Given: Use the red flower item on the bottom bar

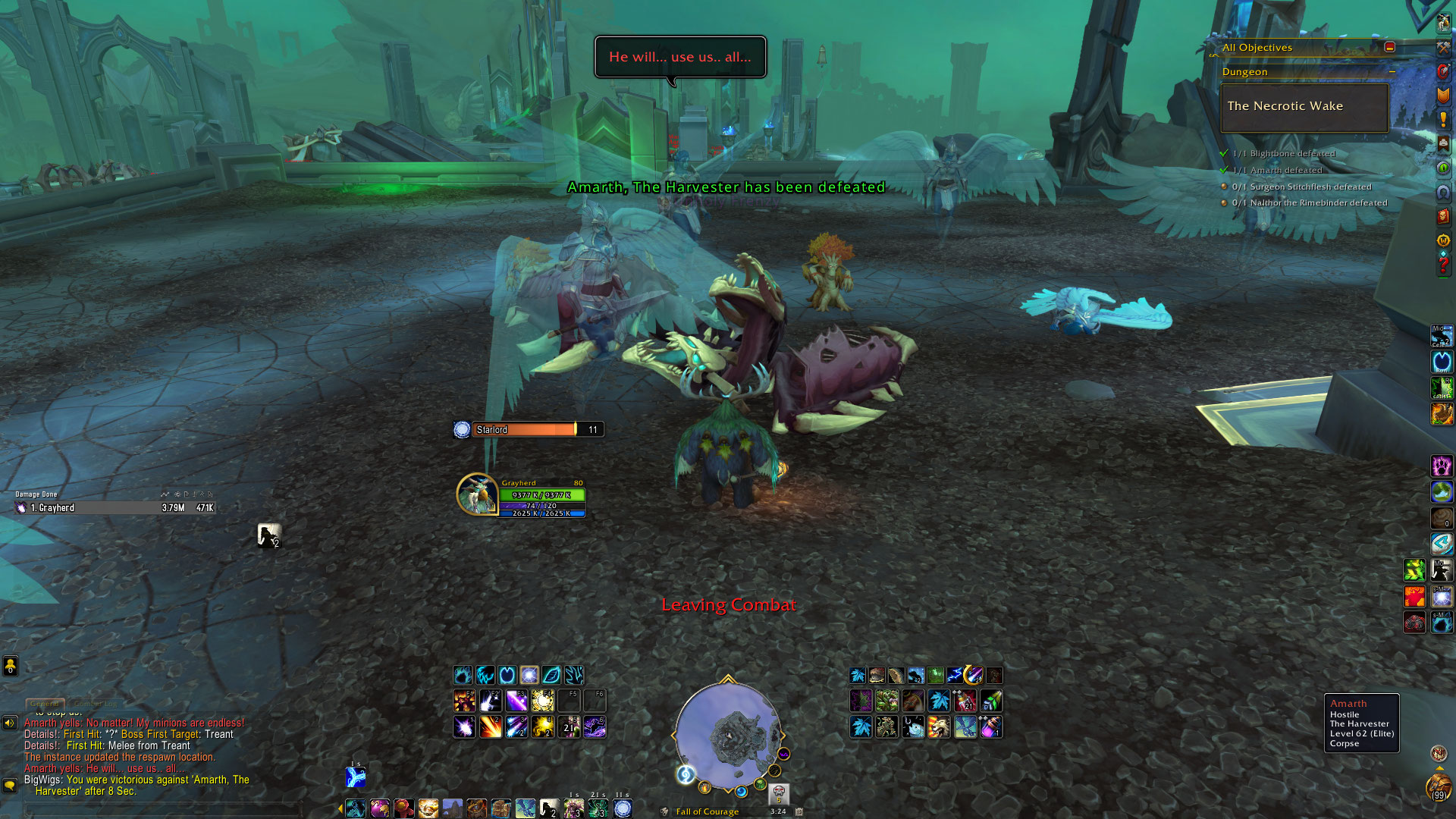Looking at the screenshot, I should coord(403,809).
